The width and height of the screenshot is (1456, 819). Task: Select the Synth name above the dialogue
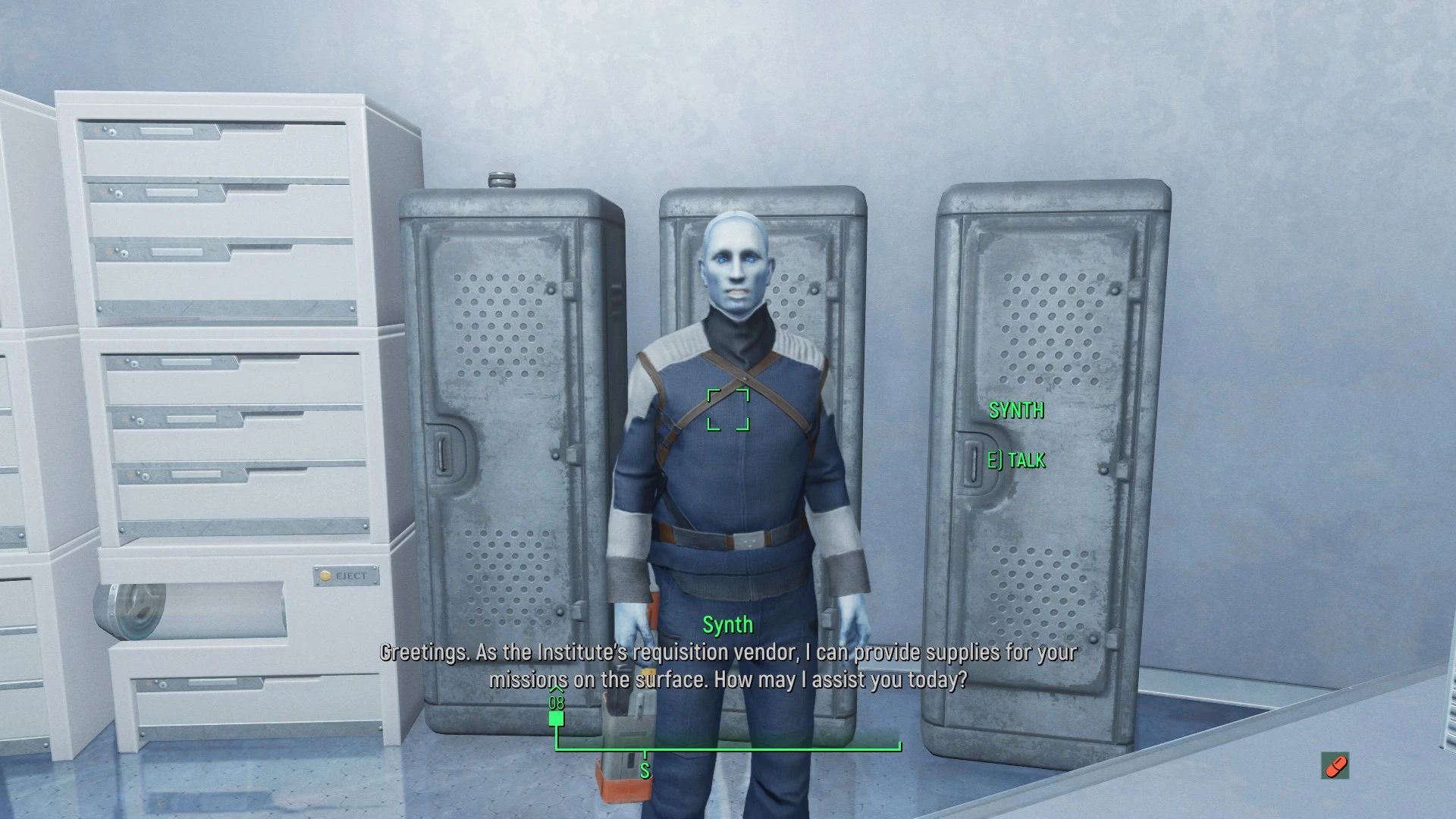tap(726, 626)
